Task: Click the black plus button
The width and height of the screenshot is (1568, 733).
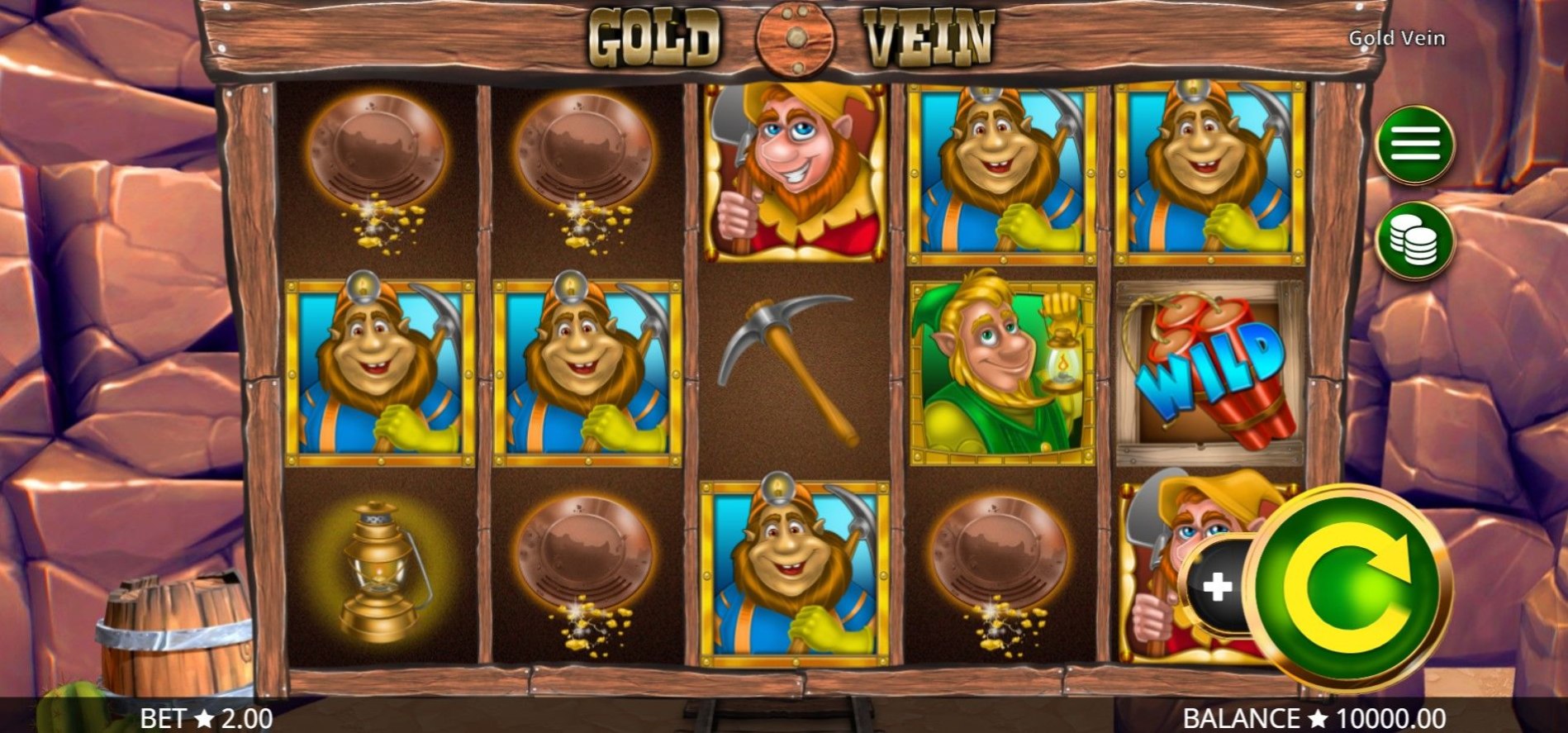Action: pyautogui.click(x=1217, y=587)
